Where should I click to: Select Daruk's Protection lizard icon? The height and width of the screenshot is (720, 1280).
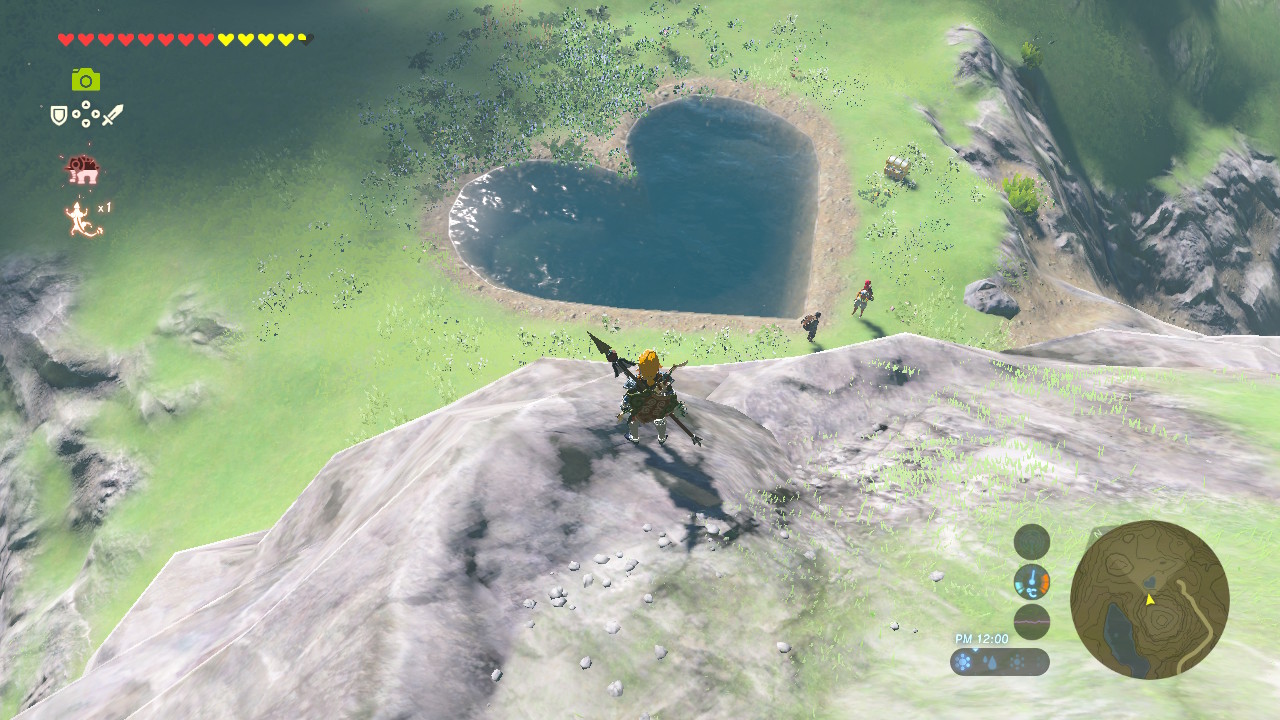click(80, 218)
